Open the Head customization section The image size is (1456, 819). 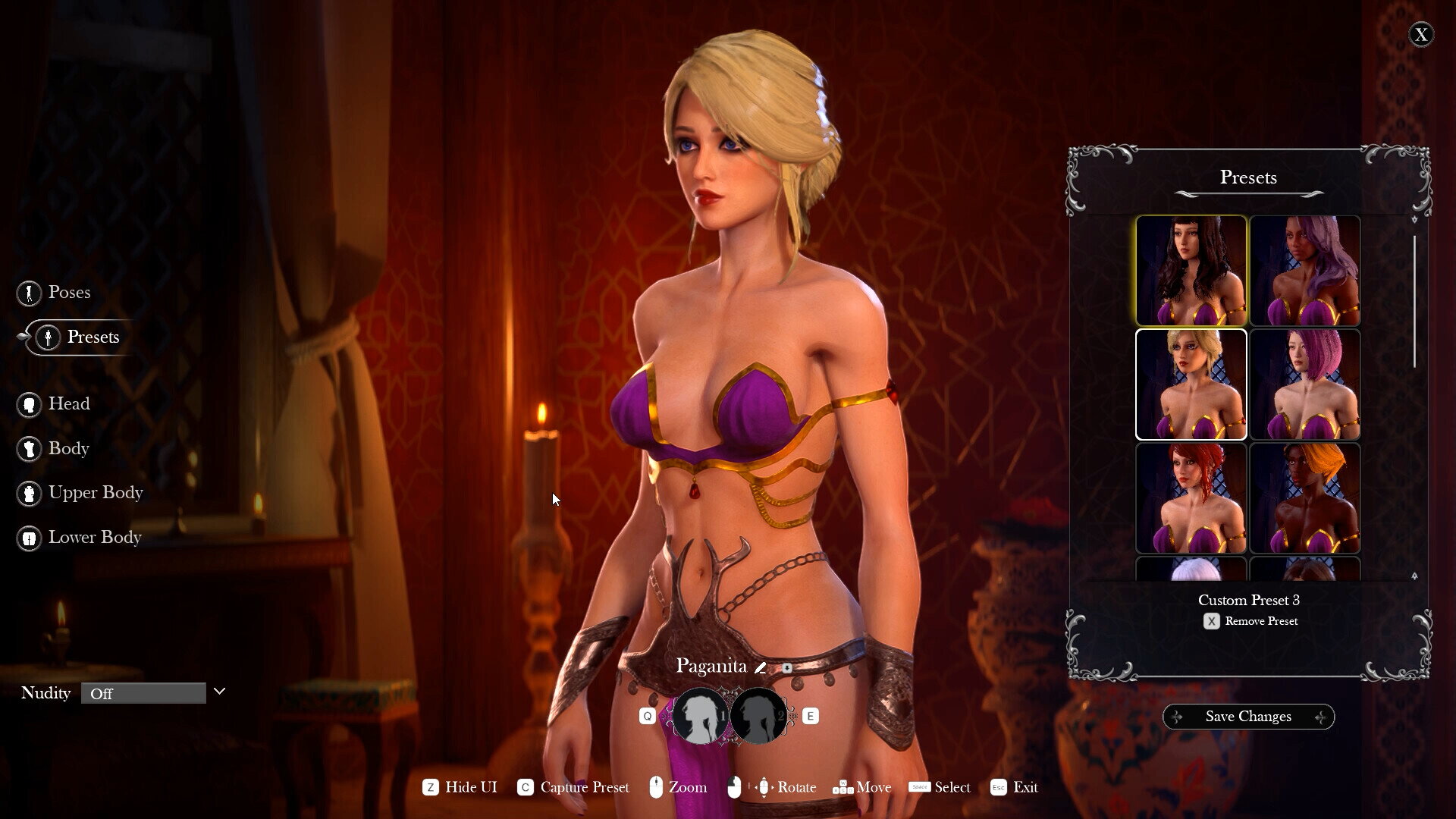[x=68, y=404]
